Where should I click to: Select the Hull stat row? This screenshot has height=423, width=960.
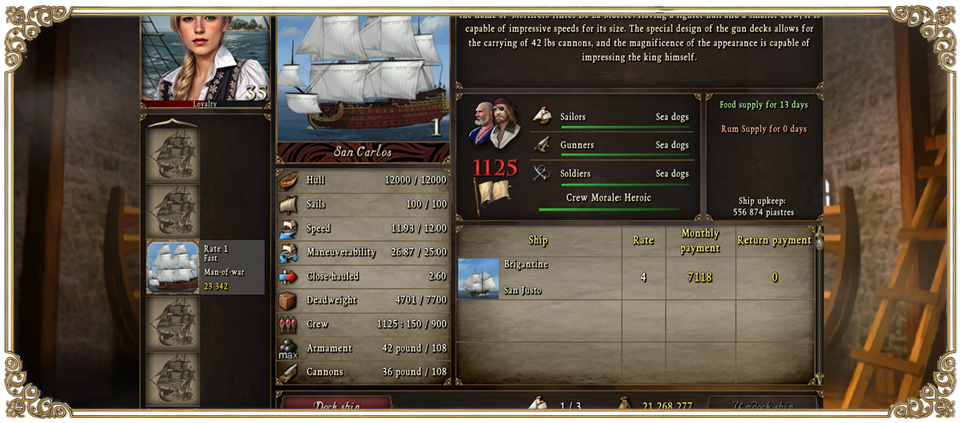click(363, 180)
